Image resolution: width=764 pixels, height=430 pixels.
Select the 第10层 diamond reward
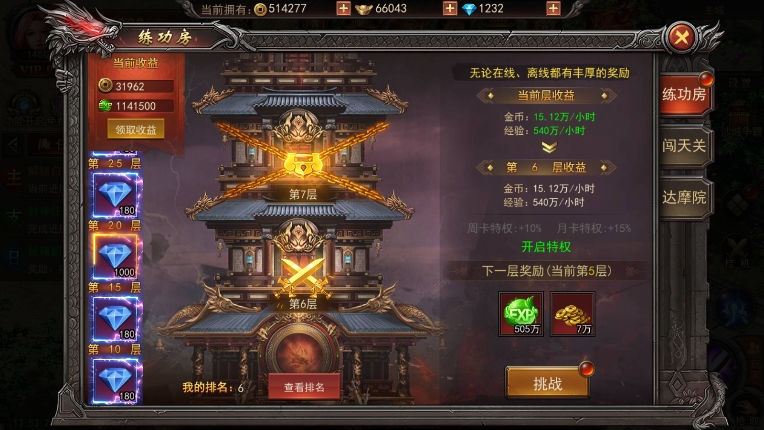click(x=116, y=378)
